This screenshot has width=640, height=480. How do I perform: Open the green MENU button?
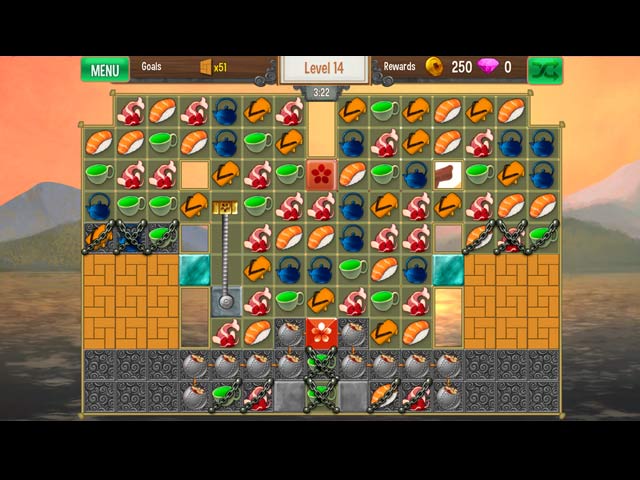pos(105,70)
